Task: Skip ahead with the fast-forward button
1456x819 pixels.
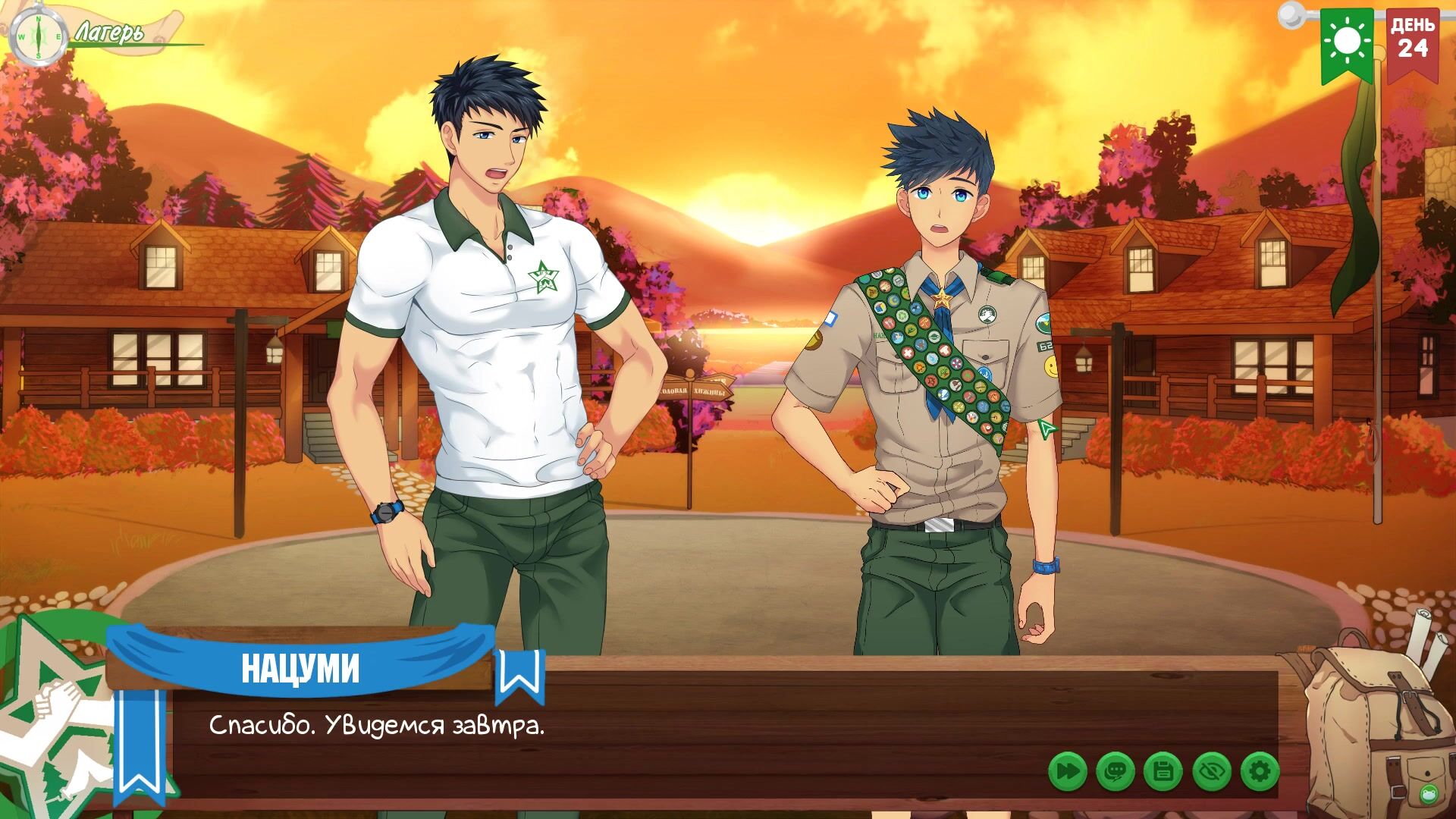Action: [x=1067, y=772]
